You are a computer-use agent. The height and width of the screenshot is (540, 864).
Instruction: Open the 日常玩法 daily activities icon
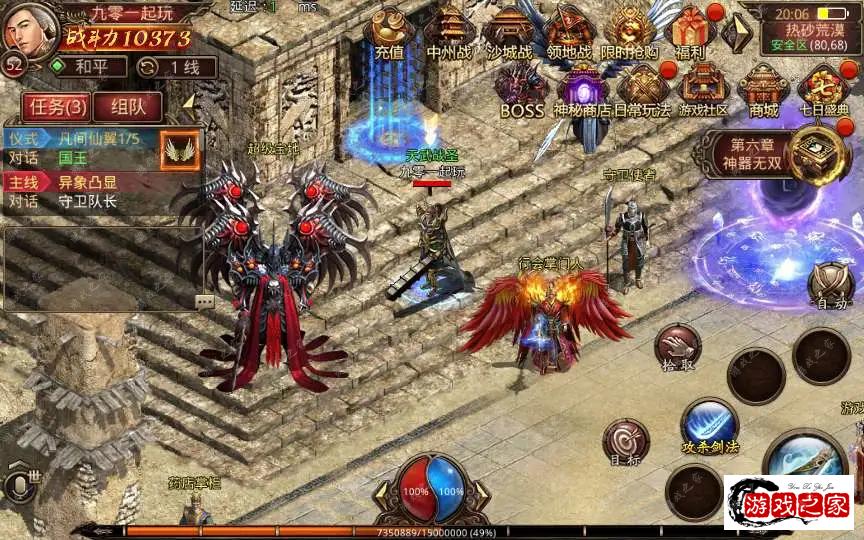coord(643,89)
